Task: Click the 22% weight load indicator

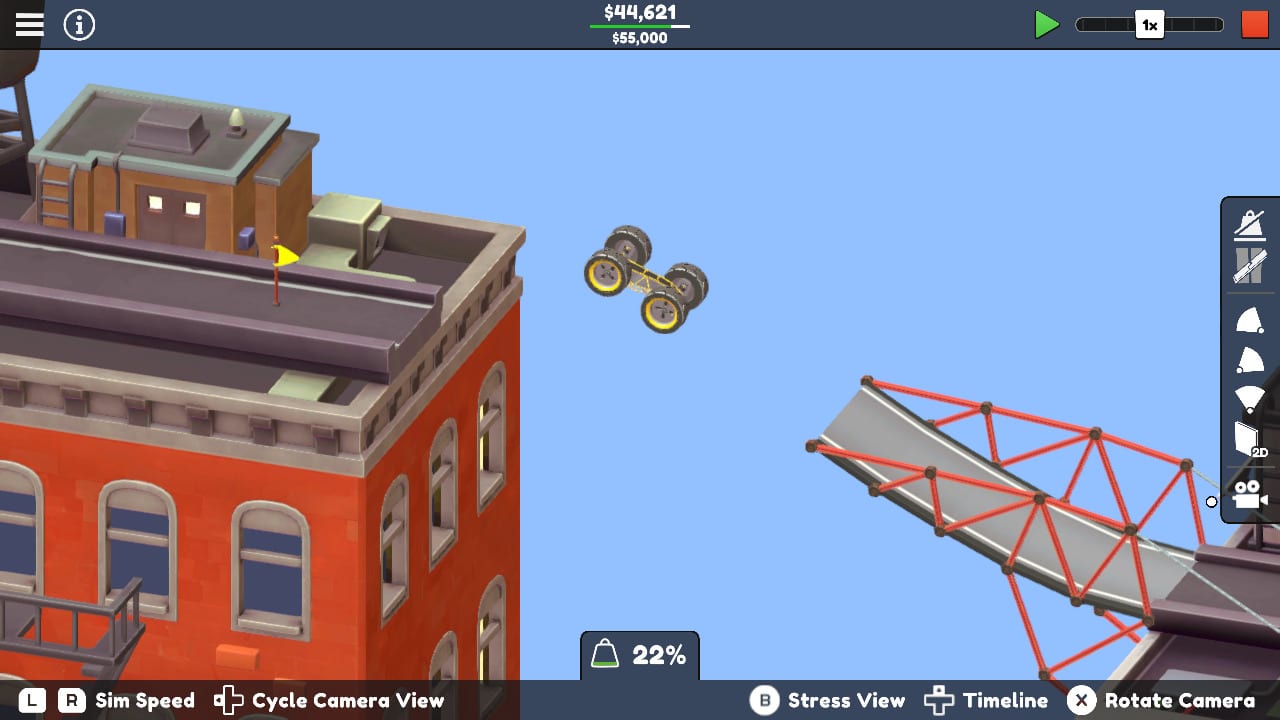Action: pos(640,655)
